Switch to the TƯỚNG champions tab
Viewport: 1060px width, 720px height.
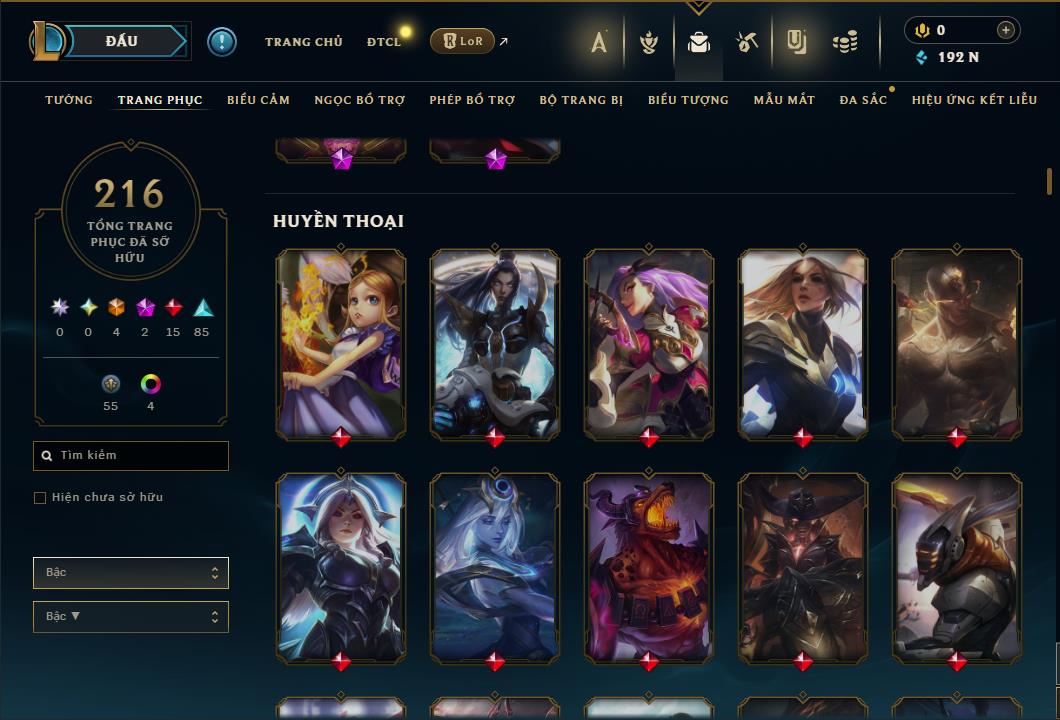(69, 100)
